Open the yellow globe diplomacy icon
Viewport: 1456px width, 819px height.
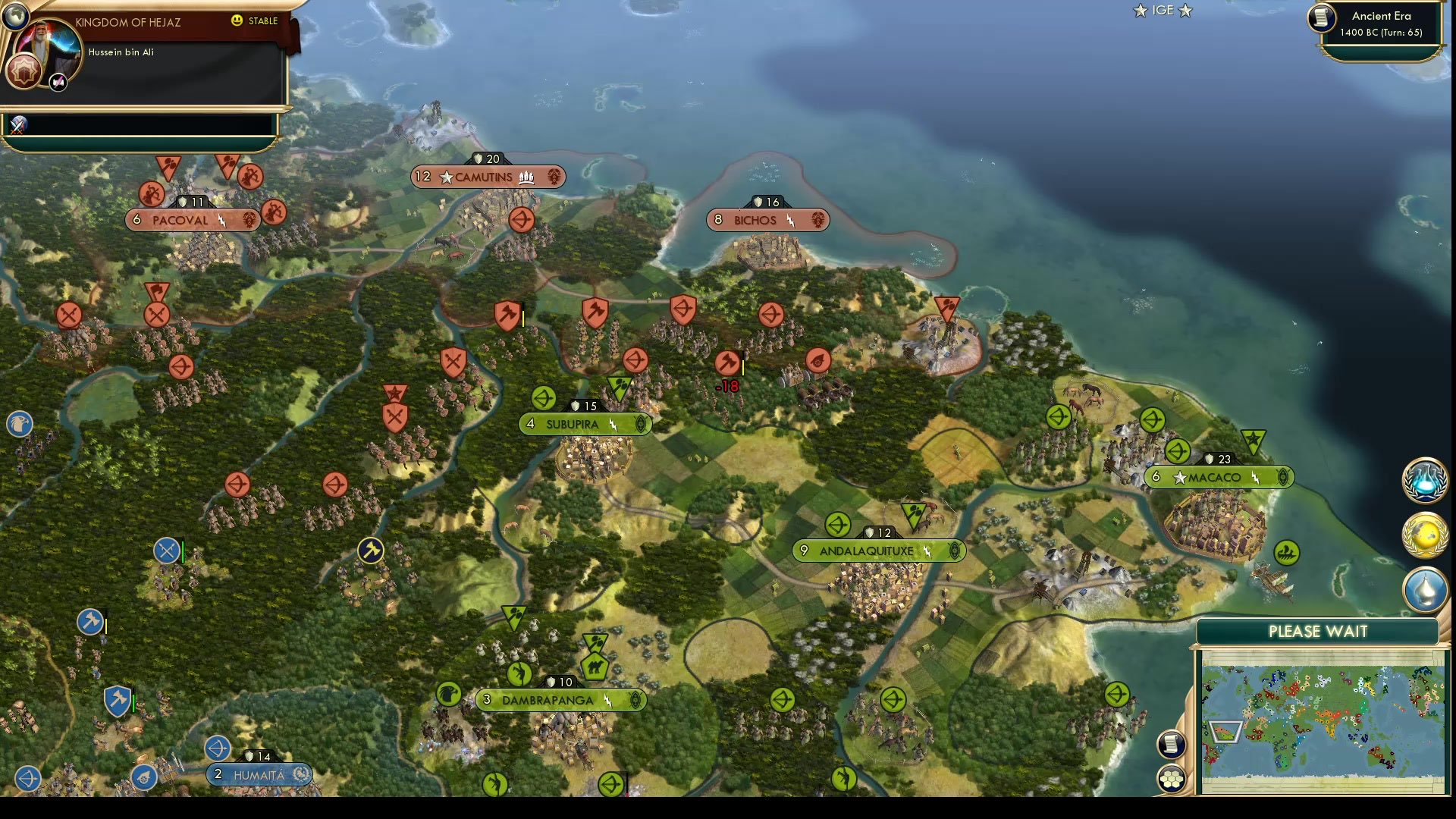pos(1426,535)
